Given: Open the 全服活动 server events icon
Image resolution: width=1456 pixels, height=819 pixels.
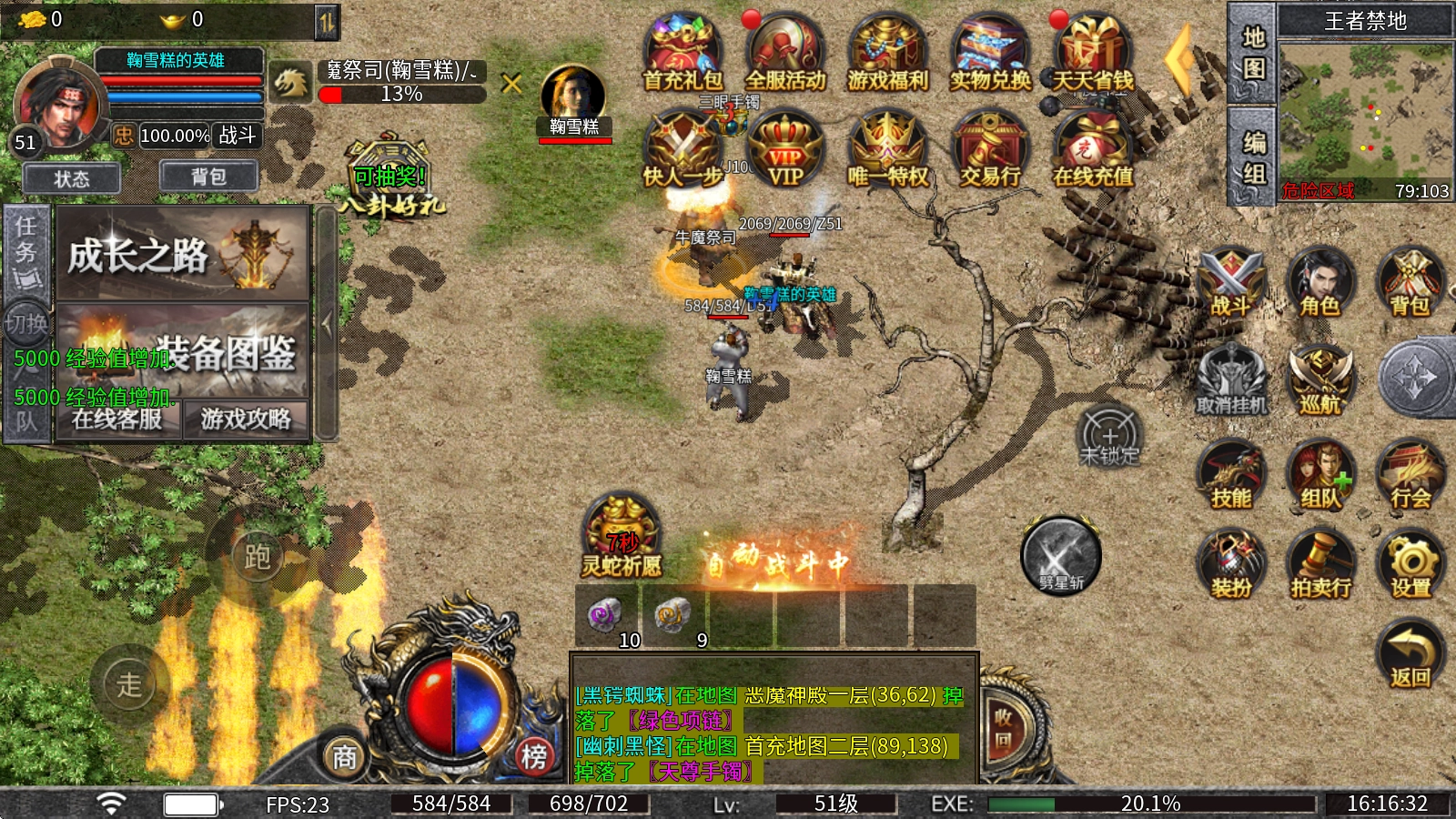Looking at the screenshot, I should point(785,55).
